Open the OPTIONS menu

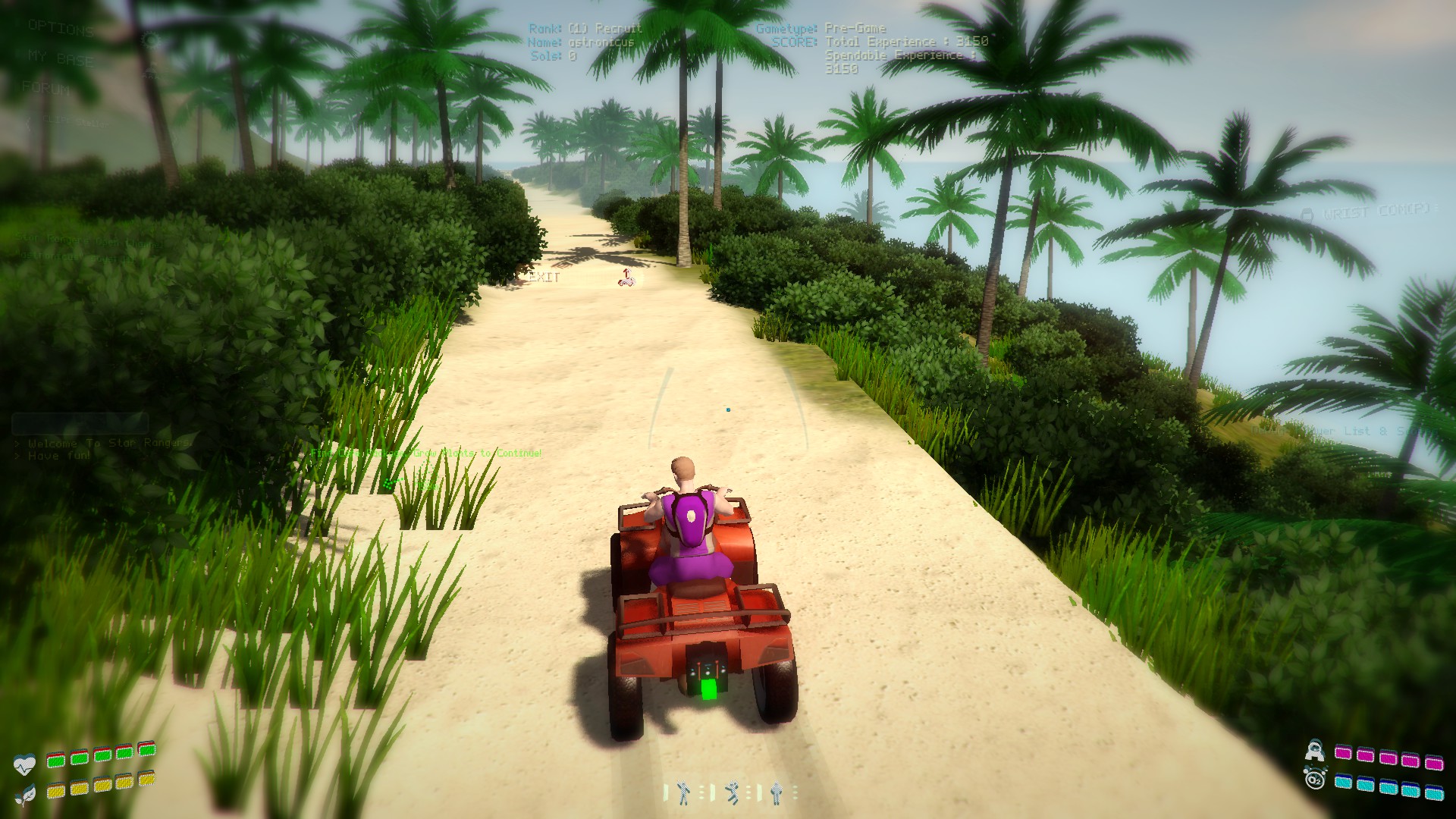tap(59, 30)
